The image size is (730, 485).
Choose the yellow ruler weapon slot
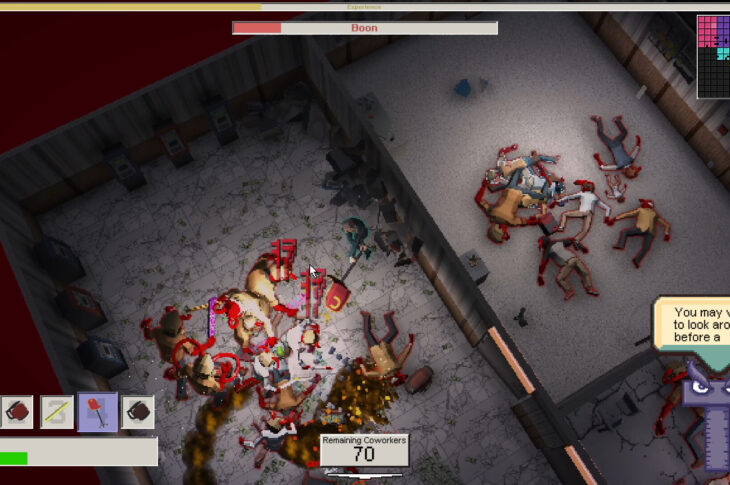(x=58, y=411)
